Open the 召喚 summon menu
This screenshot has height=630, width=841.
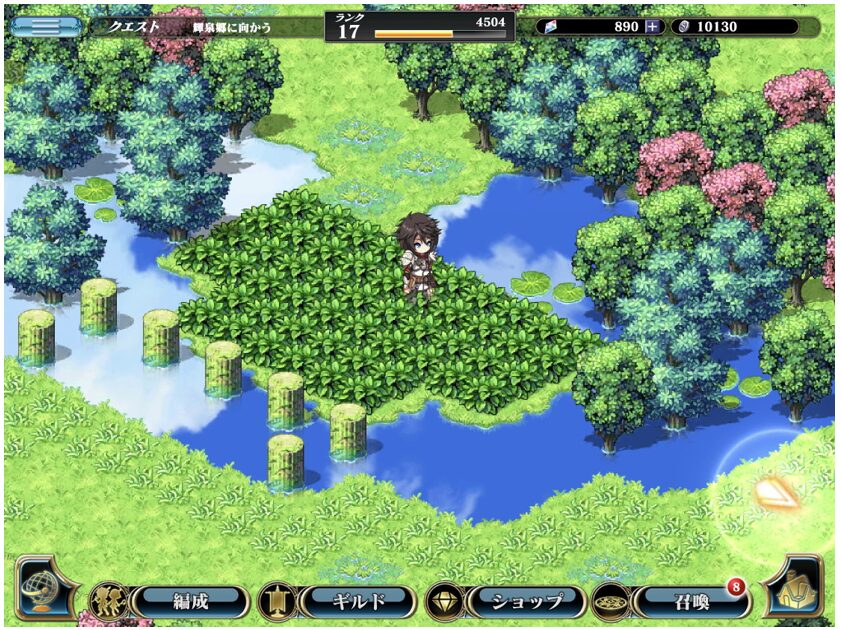pos(692,601)
